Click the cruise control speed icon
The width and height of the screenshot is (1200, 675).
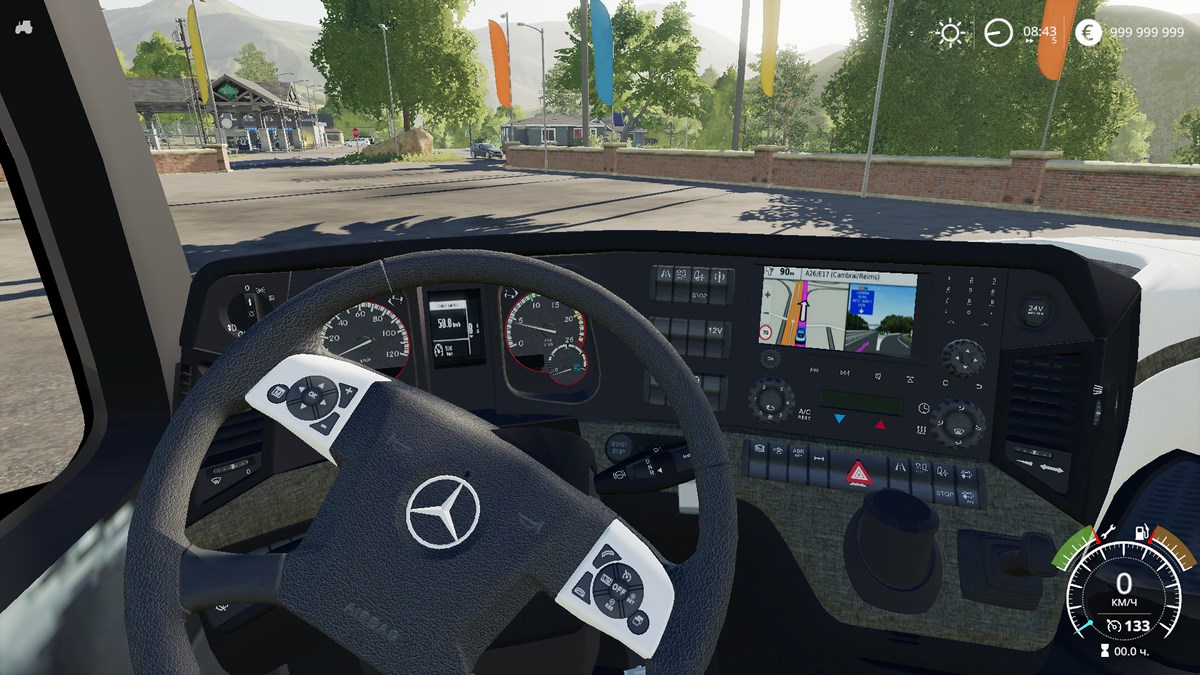[1112, 626]
